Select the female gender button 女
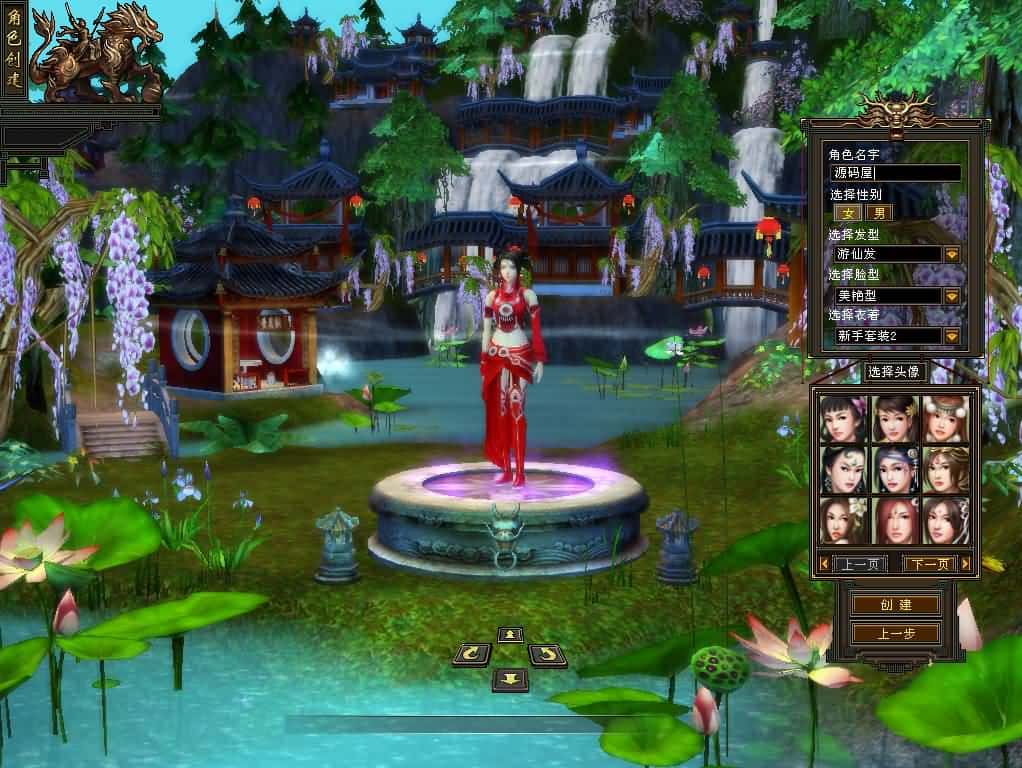Screen dimensions: 1022x768 pos(849,212)
